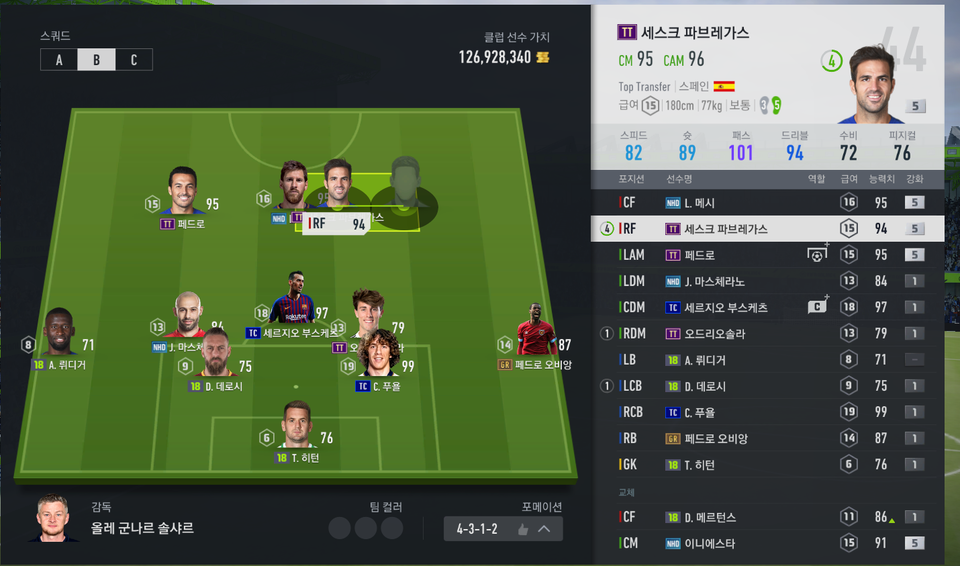This screenshot has width=960, height=566.
Task: Select goalkeeper T. 히턴 card on pitch
Action: [297, 428]
